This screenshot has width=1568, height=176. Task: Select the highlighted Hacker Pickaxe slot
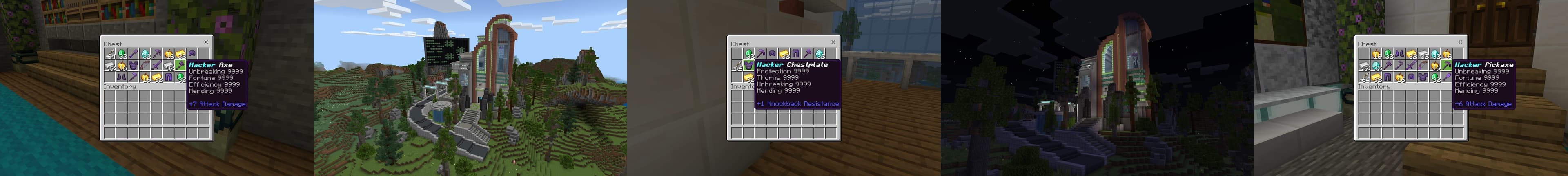pos(1447,65)
